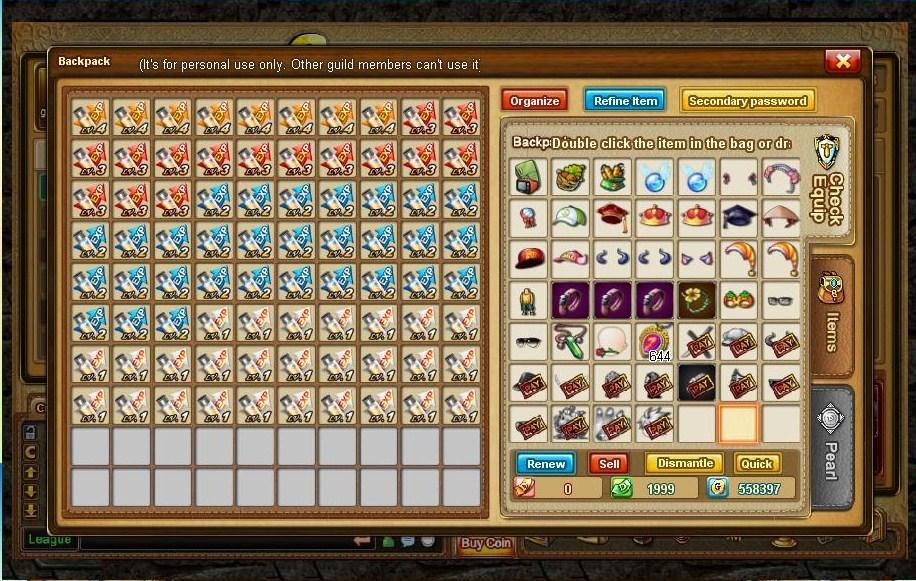The image size is (916, 581).
Task: Close the Backpack window
Action: [842, 62]
